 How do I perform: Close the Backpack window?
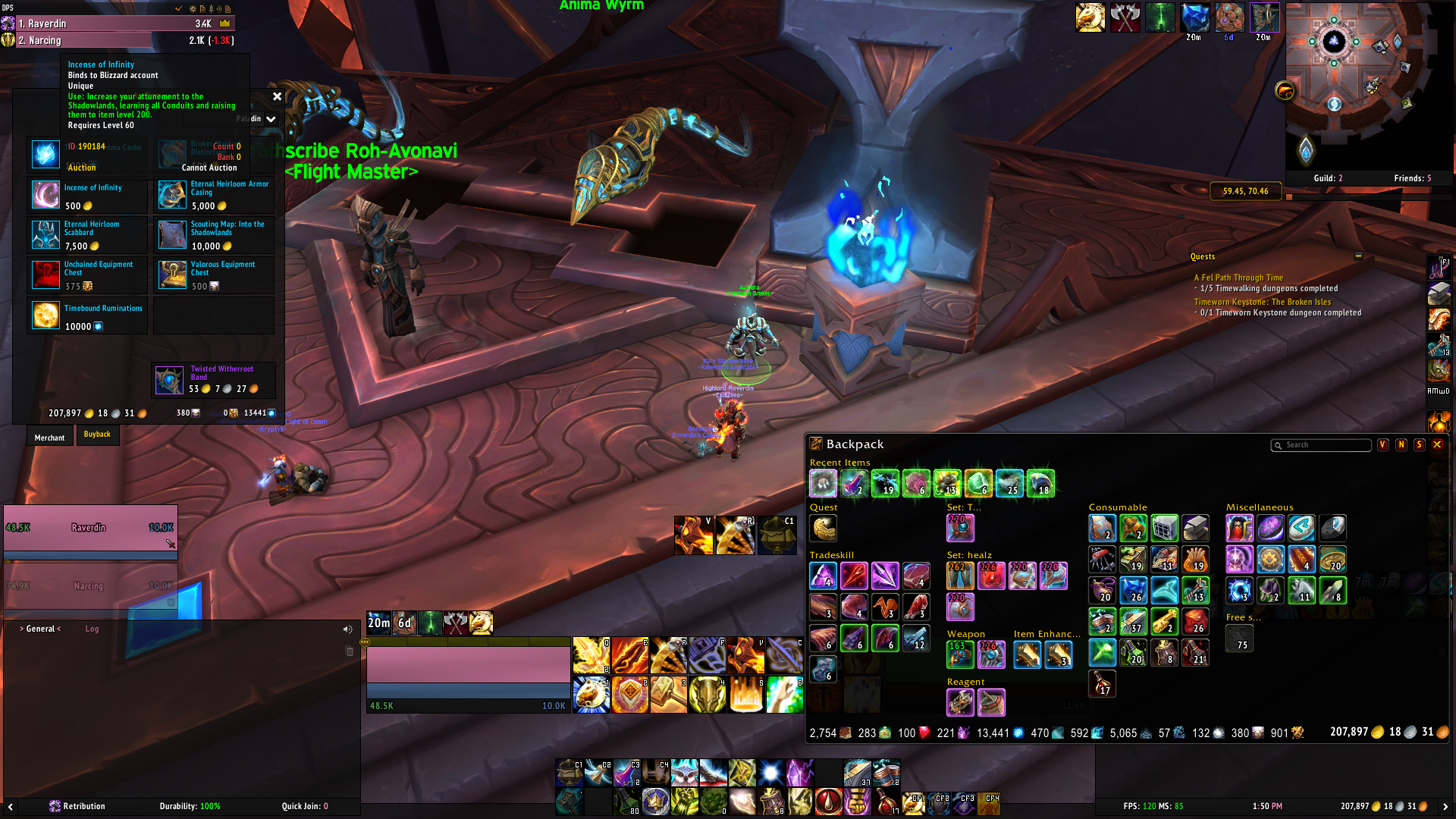pyautogui.click(x=1437, y=444)
